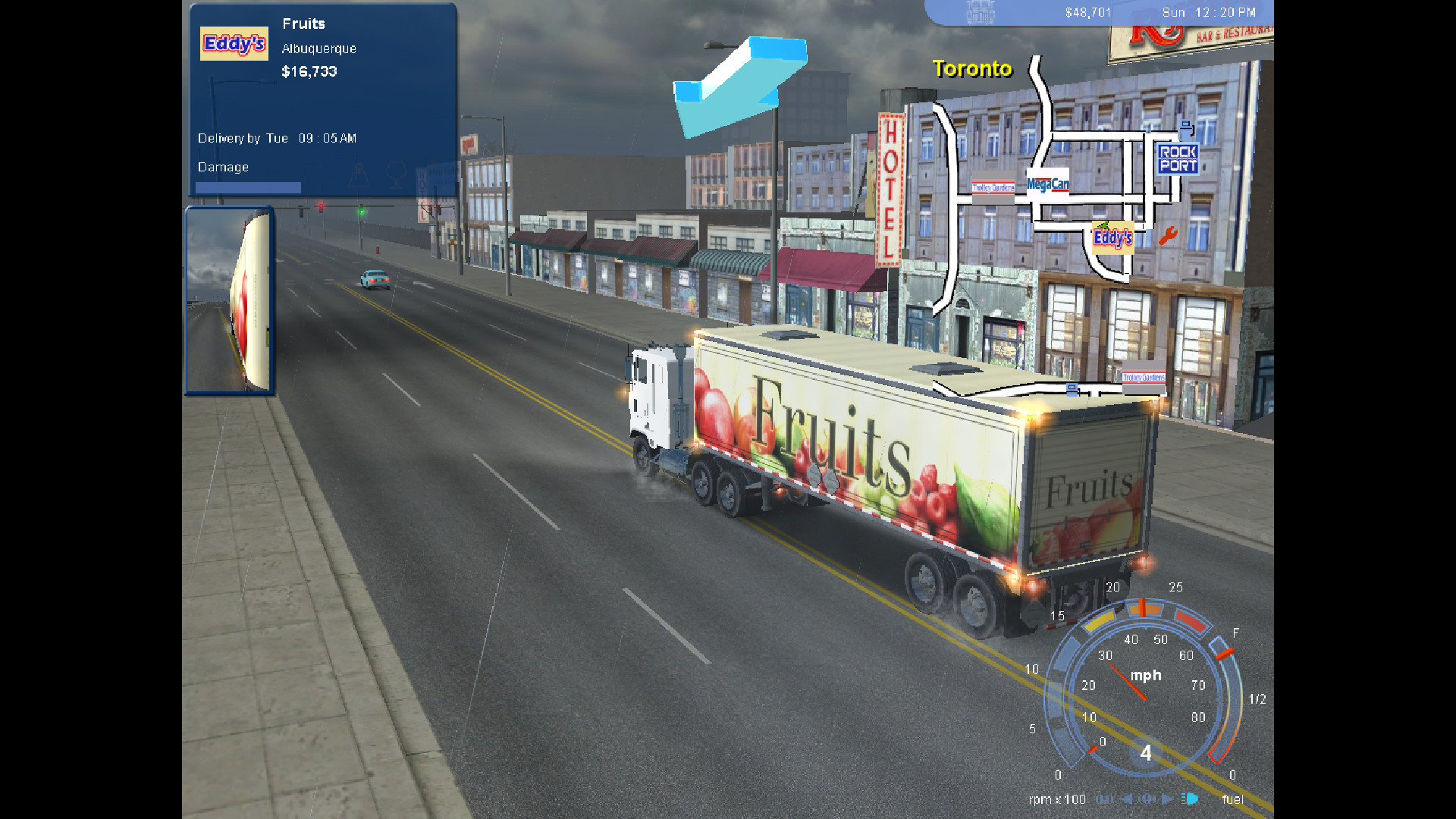
Task: Click the truck icon in top bar
Action: [x=980, y=12]
